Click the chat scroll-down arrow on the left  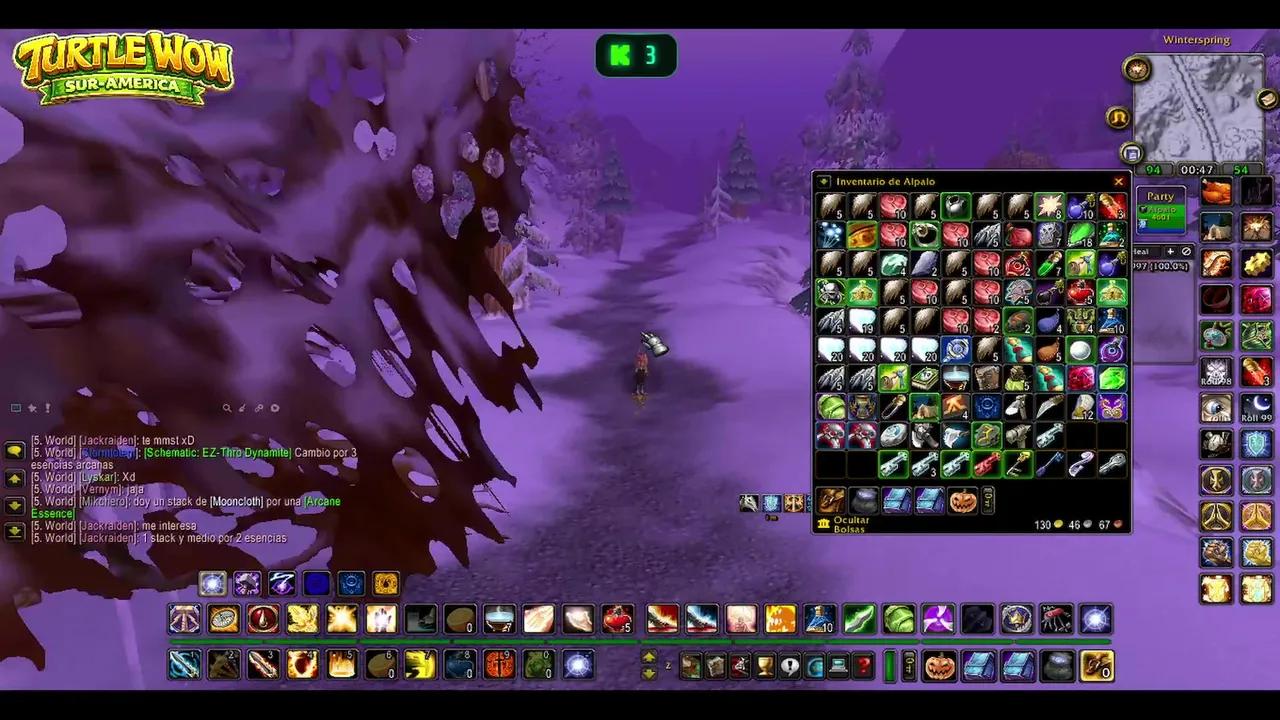[14, 506]
